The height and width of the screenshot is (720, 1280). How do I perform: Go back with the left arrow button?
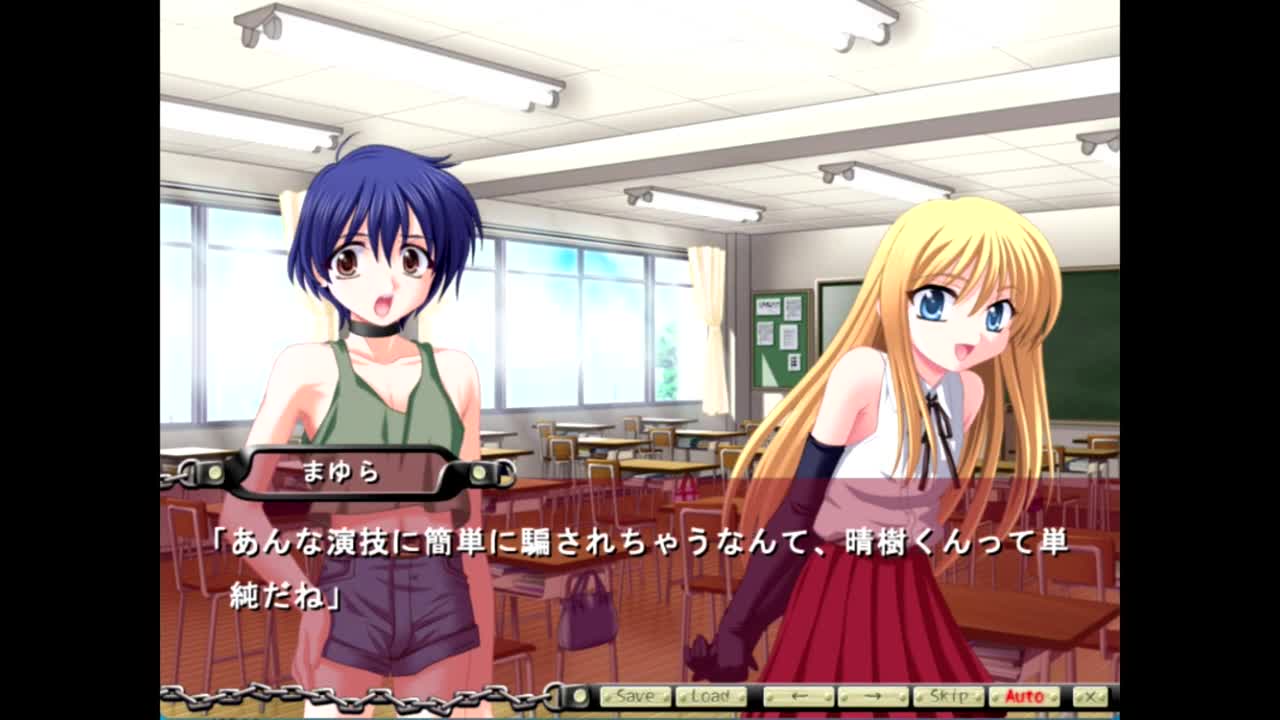(x=798, y=696)
